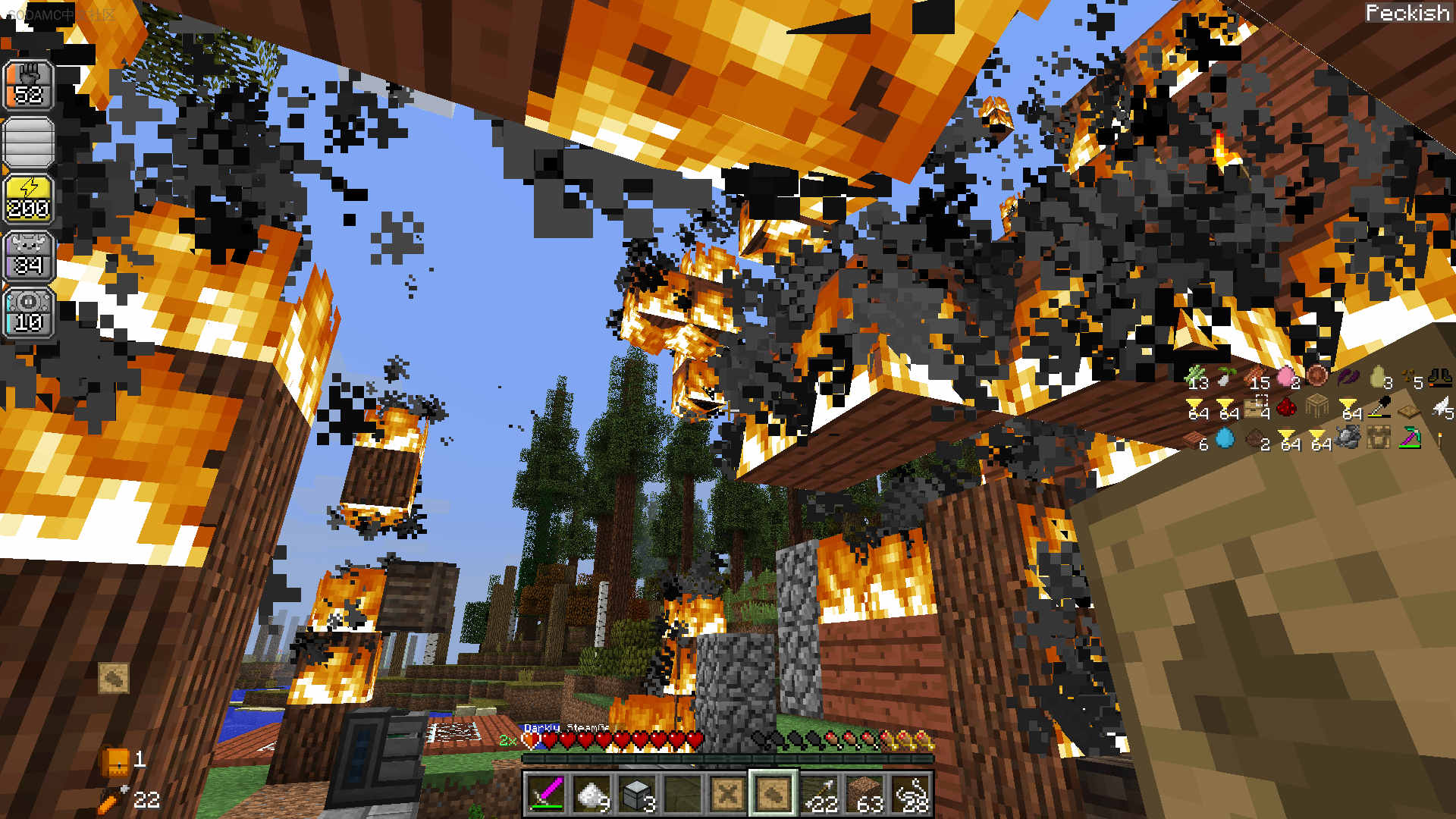Choose the dirt block stack slot
Viewport: 1456px width, 819px height.
(864, 793)
